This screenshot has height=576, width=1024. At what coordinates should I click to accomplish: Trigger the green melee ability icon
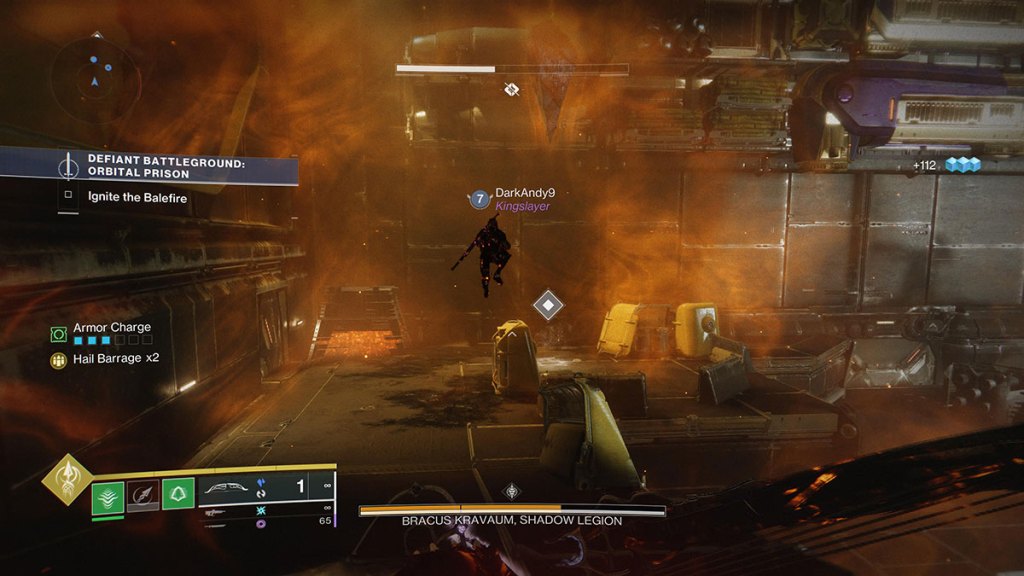[178, 493]
